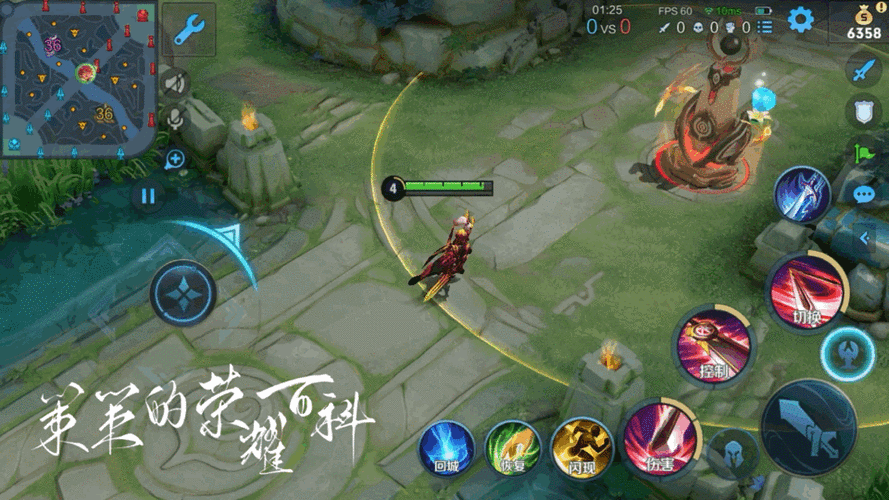Screen dimensions: 889x500
Task: Open the quick chat speech bubble
Action: [864, 194]
